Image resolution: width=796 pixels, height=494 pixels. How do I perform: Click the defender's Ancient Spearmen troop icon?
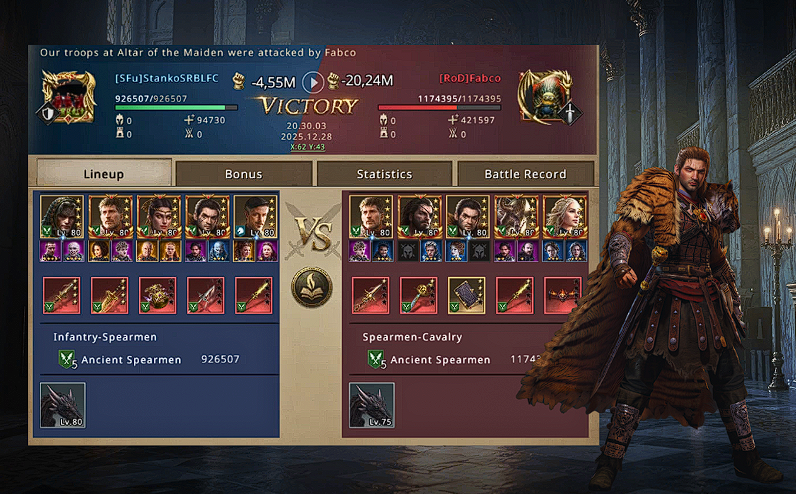point(67,360)
